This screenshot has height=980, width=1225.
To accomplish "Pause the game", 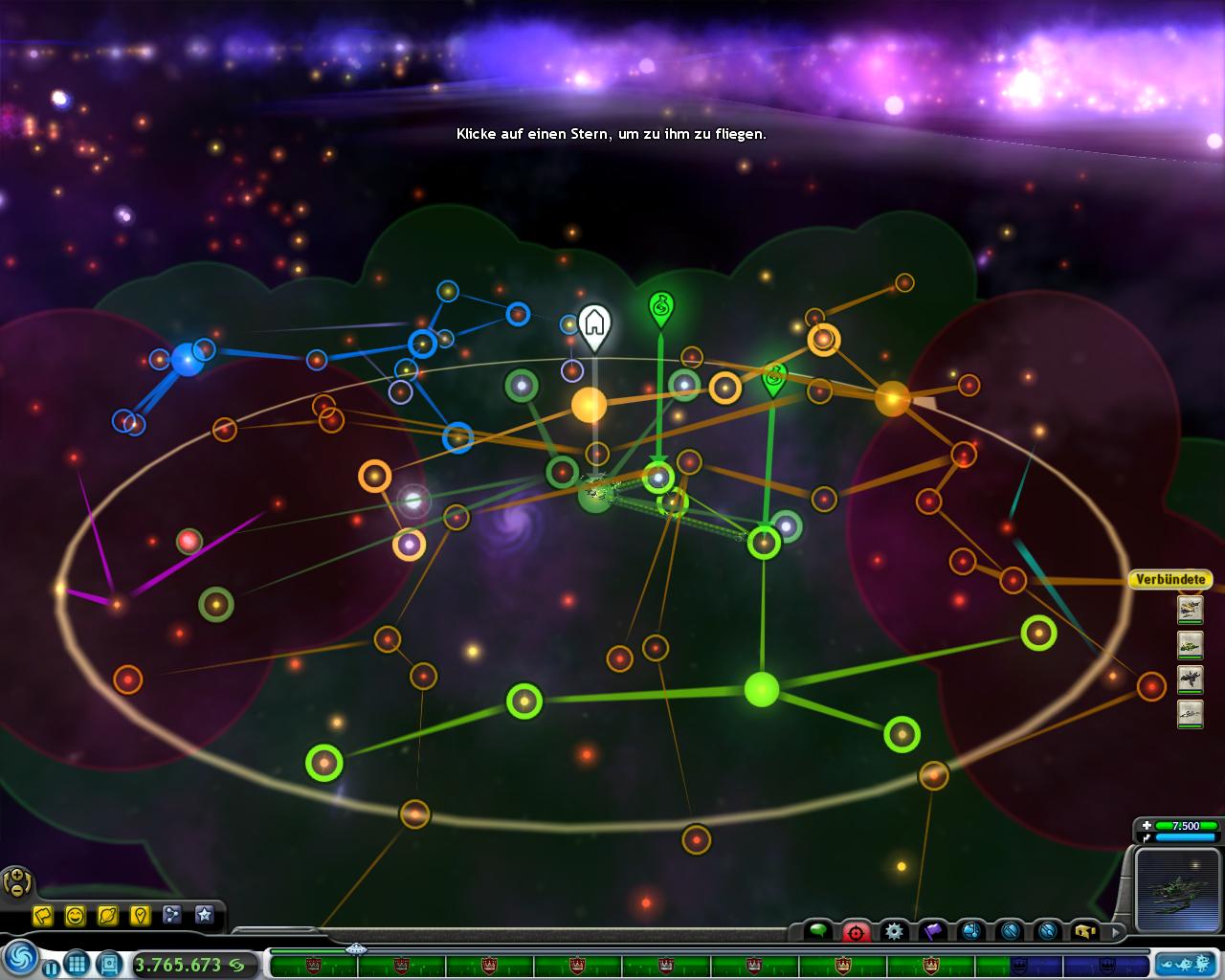I will click(x=52, y=968).
